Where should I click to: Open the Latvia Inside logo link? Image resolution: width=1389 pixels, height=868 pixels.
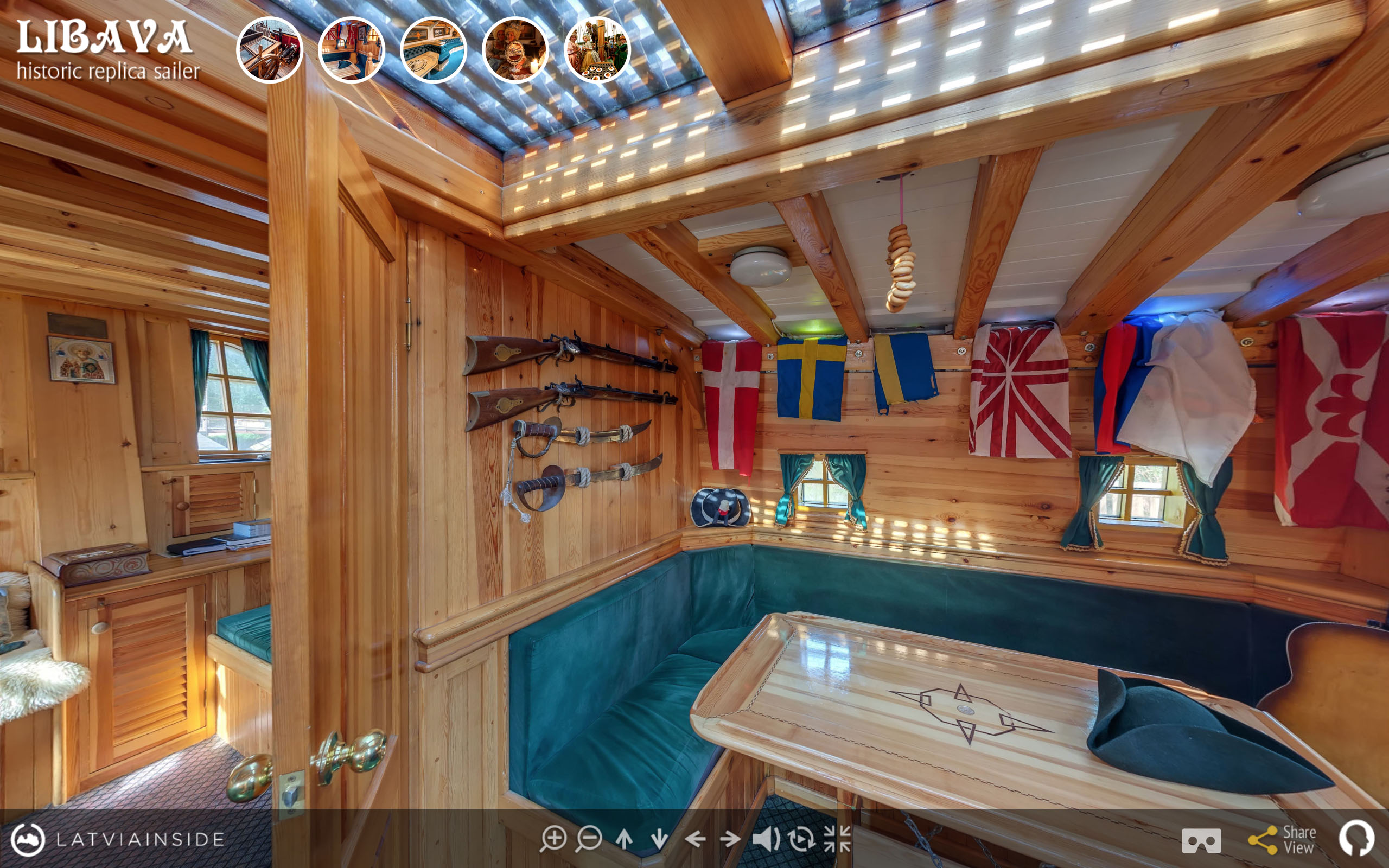[118, 839]
